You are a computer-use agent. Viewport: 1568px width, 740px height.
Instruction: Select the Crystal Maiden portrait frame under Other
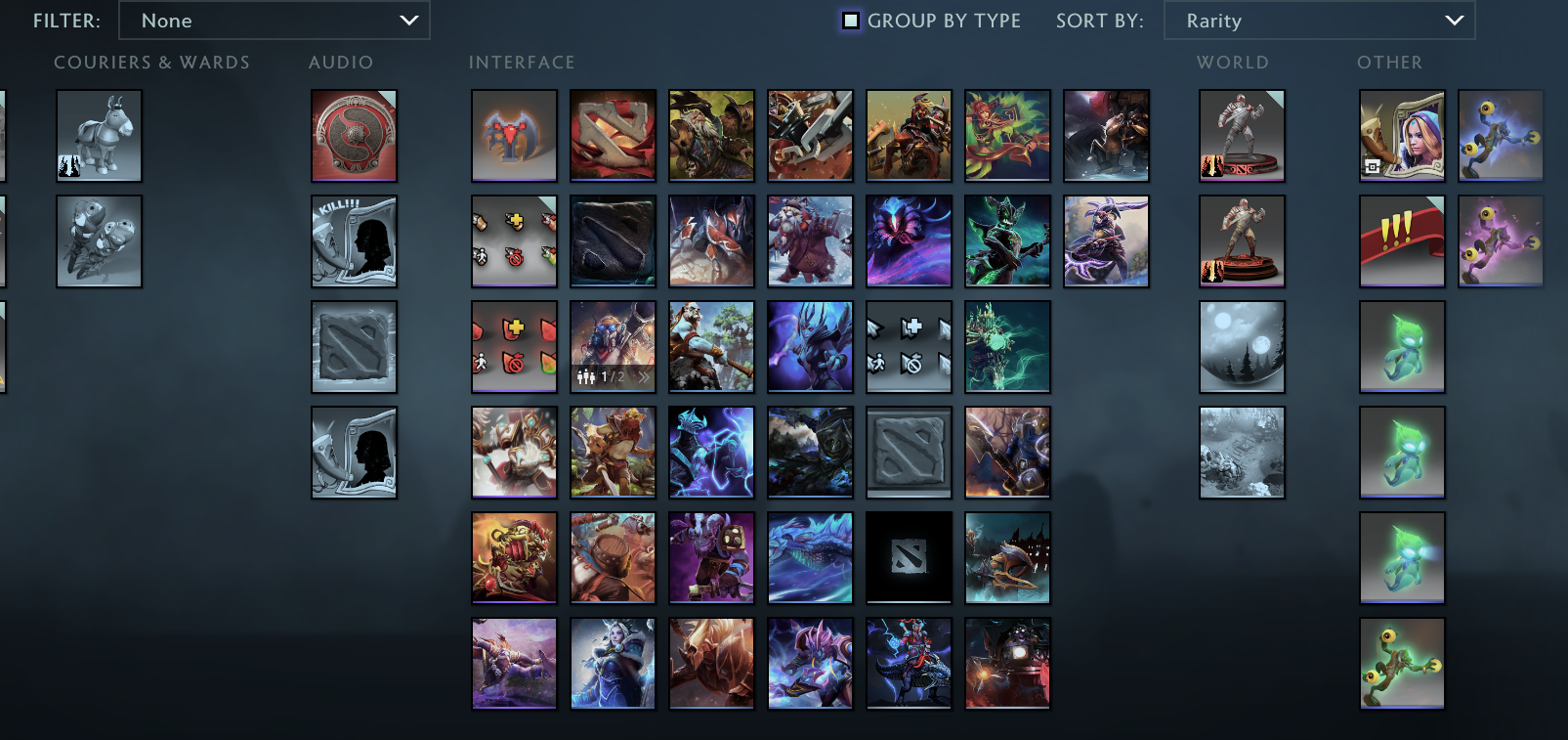(1401, 136)
